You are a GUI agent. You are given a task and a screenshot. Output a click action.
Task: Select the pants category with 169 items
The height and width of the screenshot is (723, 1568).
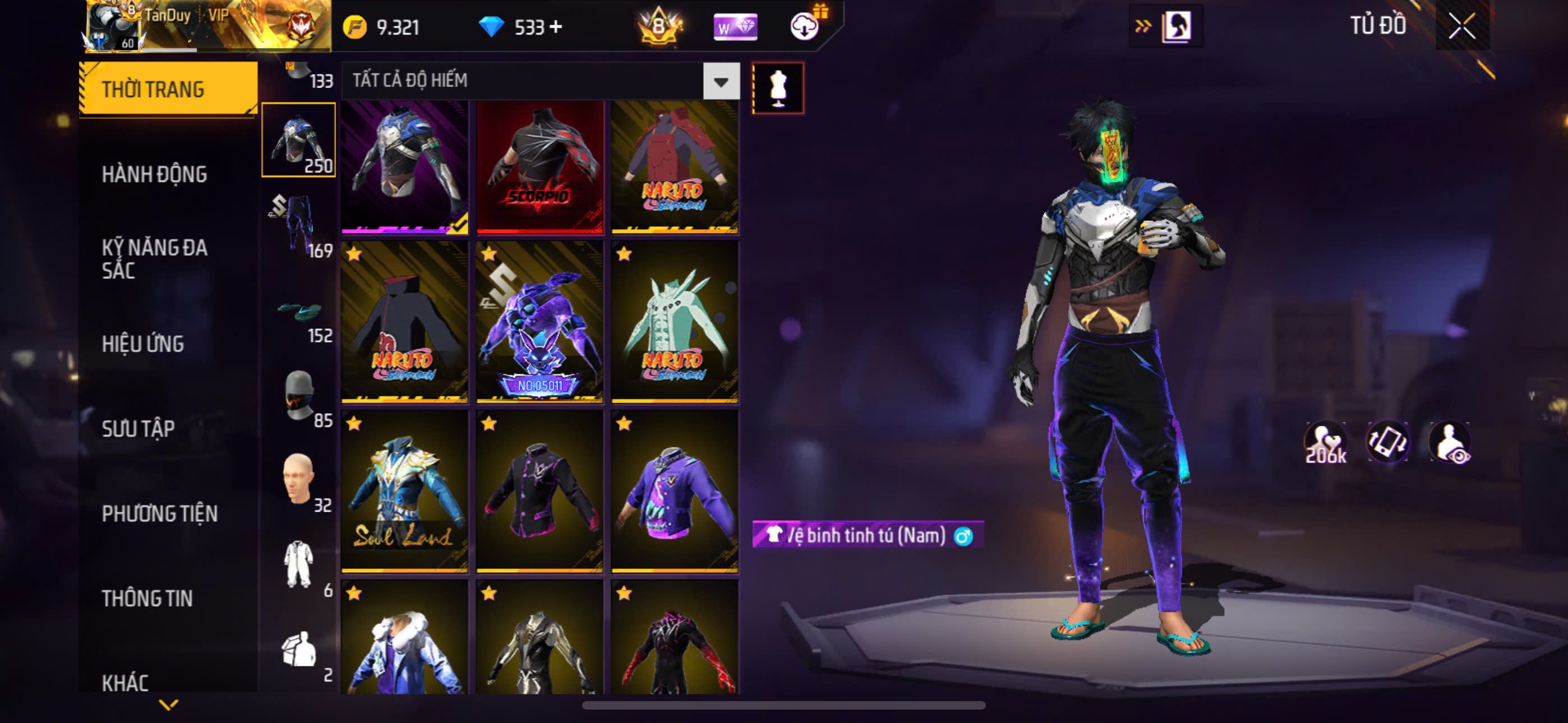[299, 225]
